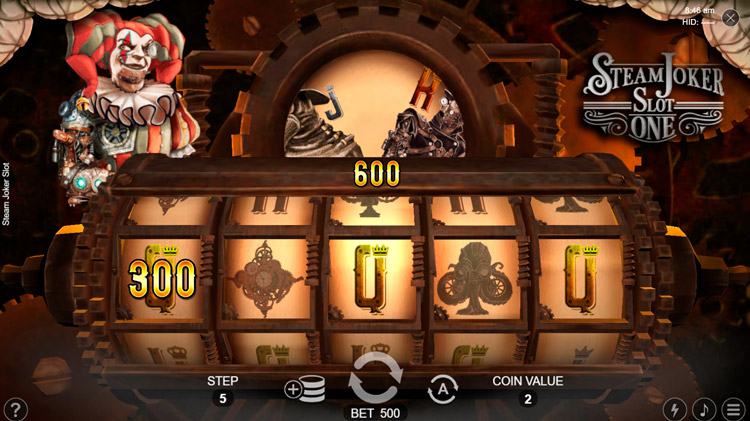The height and width of the screenshot is (421, 750).
Task: Toggle the lightning bolt quick spin
Action: 676,409
